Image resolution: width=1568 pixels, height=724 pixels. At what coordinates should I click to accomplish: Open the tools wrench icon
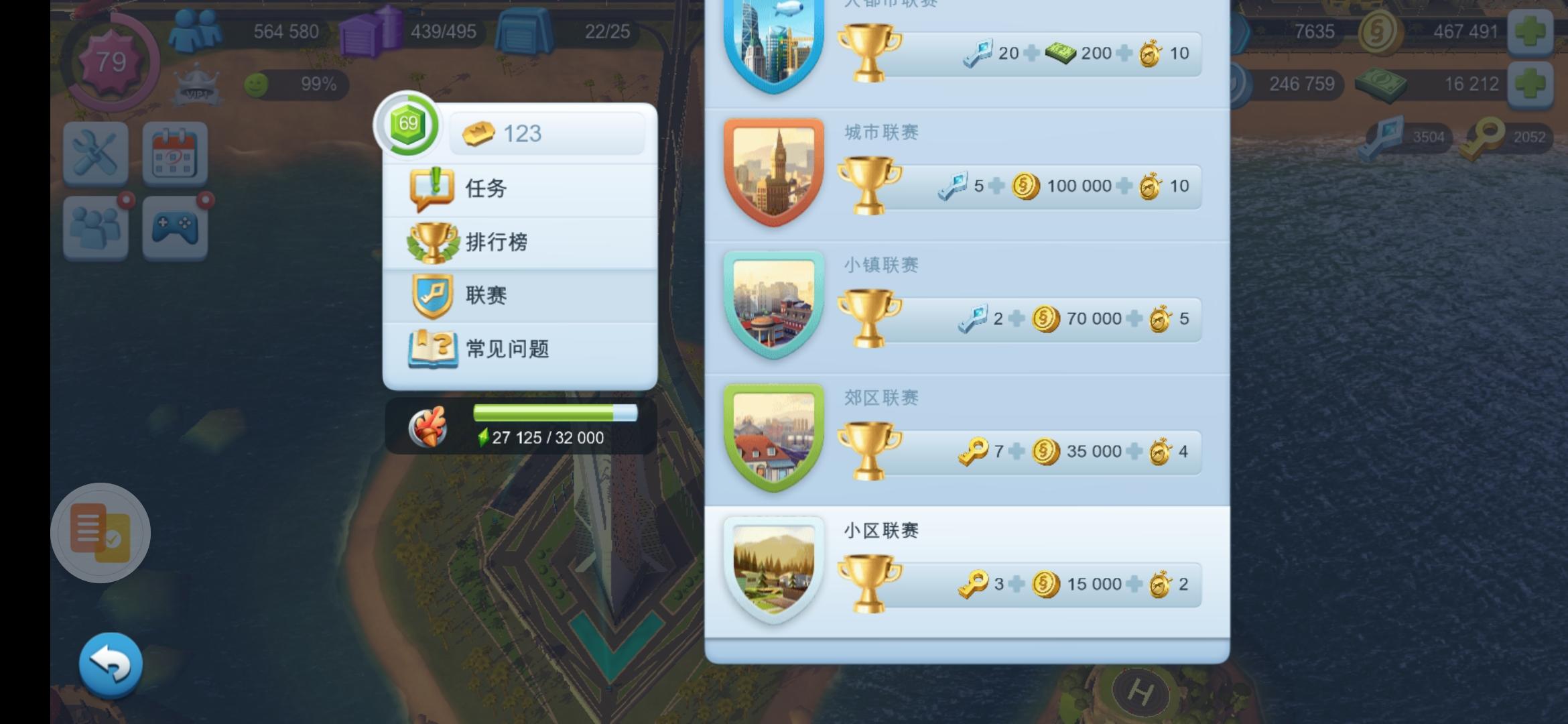[96, 153]
